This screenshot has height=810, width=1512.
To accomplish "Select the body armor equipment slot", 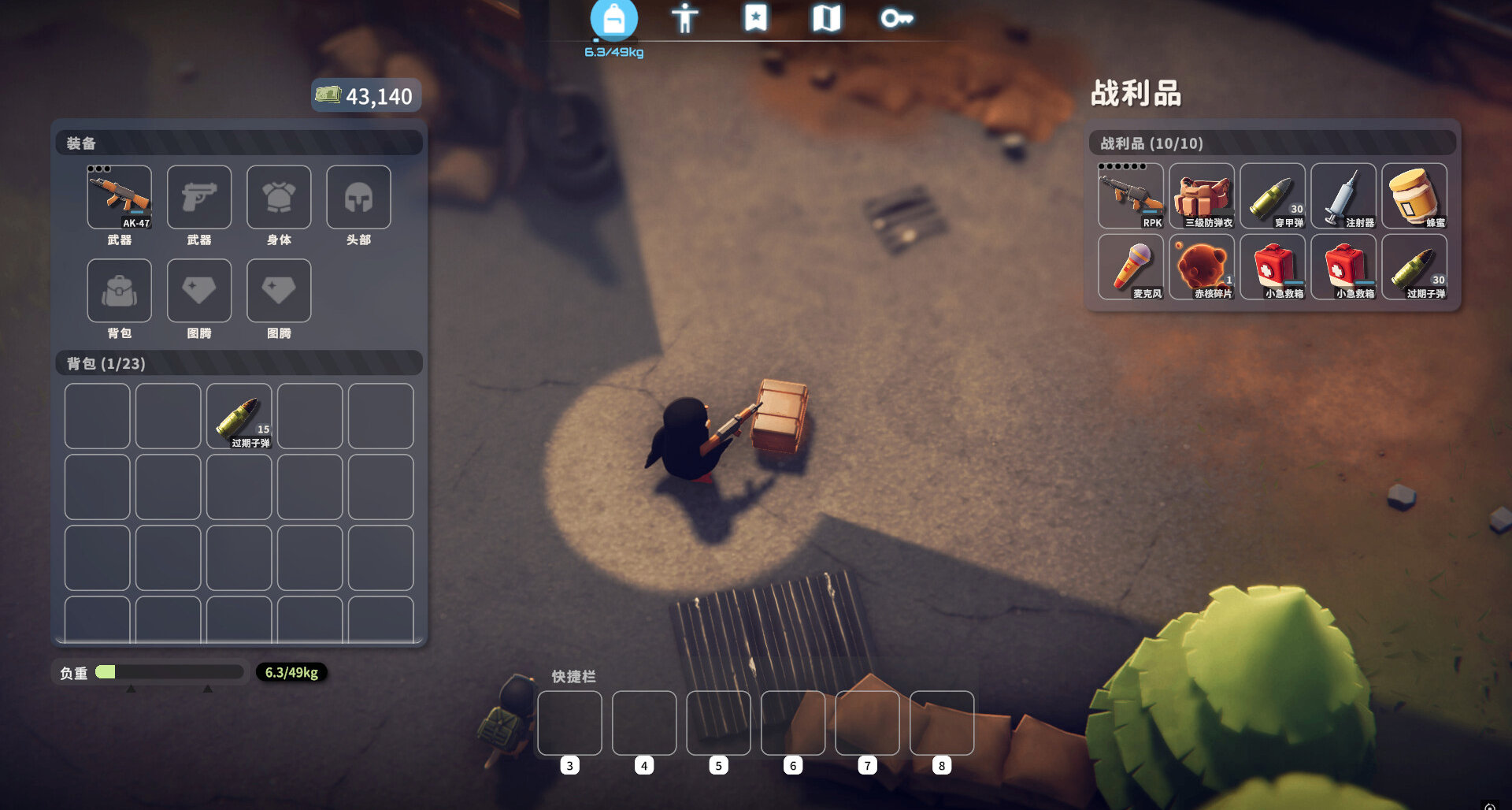I will (279, 197).
